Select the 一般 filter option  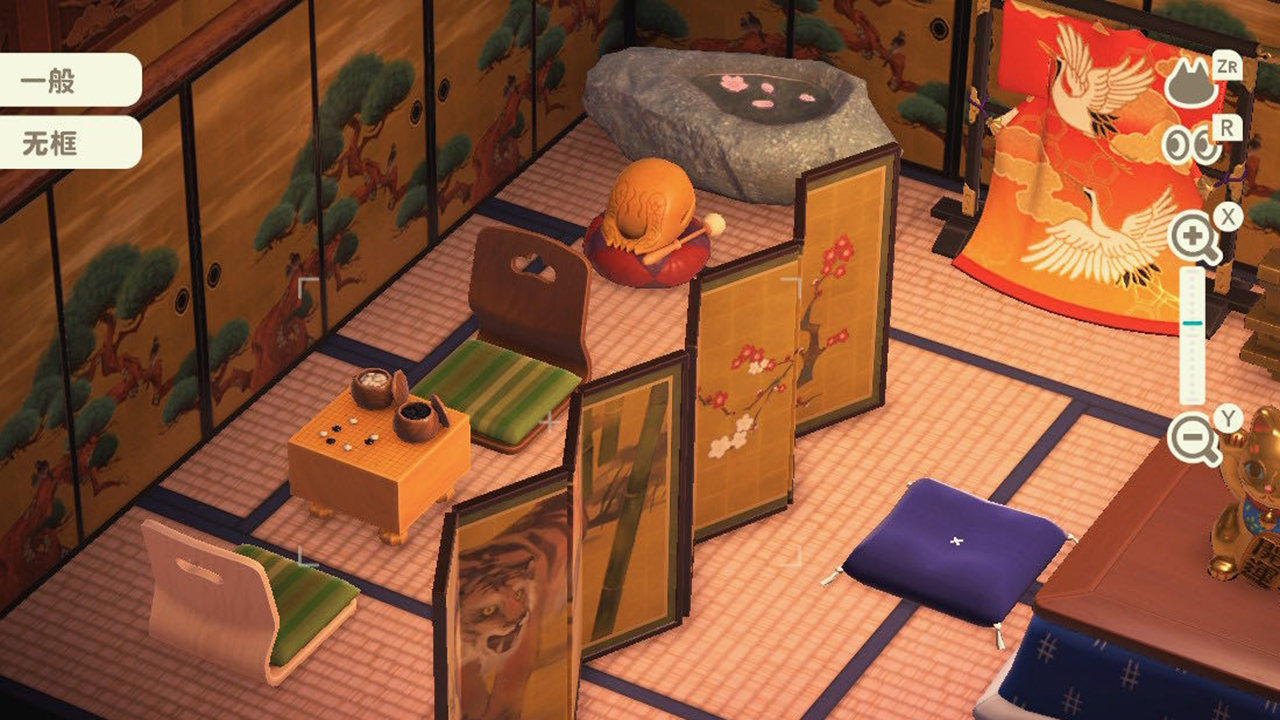pos(60,81)
